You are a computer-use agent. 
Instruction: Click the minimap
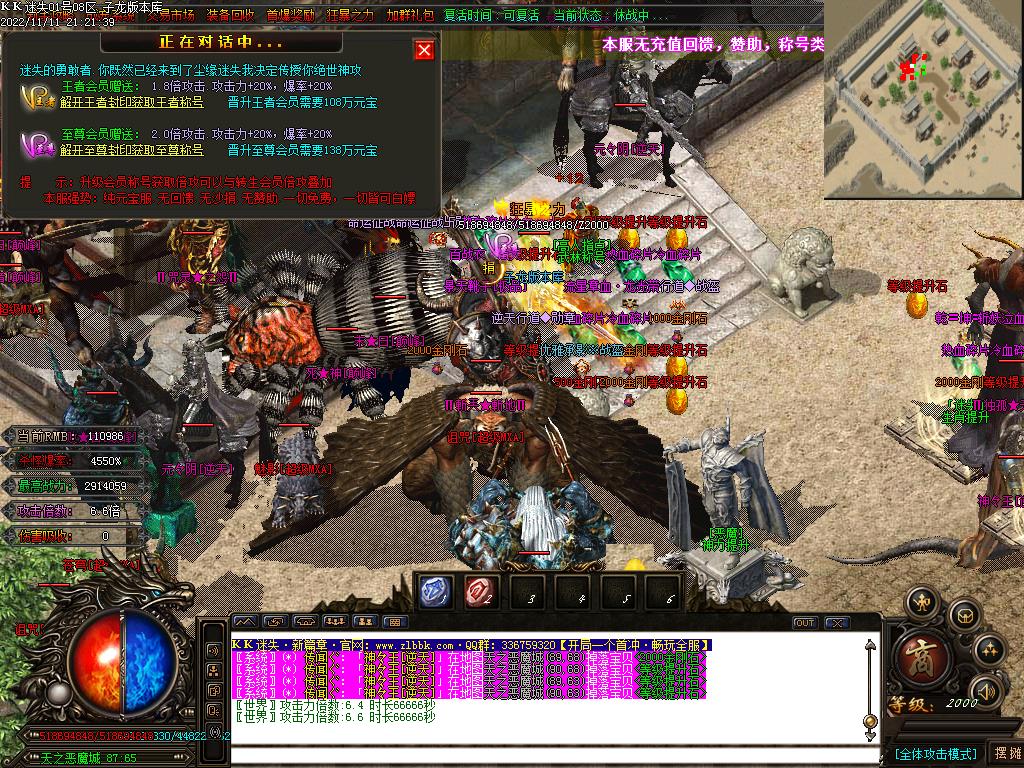coord(923,85)
